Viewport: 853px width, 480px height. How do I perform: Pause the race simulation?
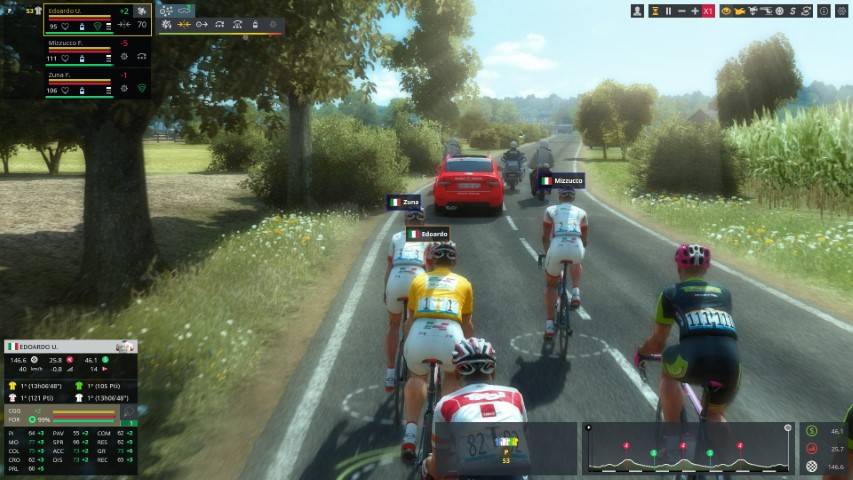tap(668, 11)
